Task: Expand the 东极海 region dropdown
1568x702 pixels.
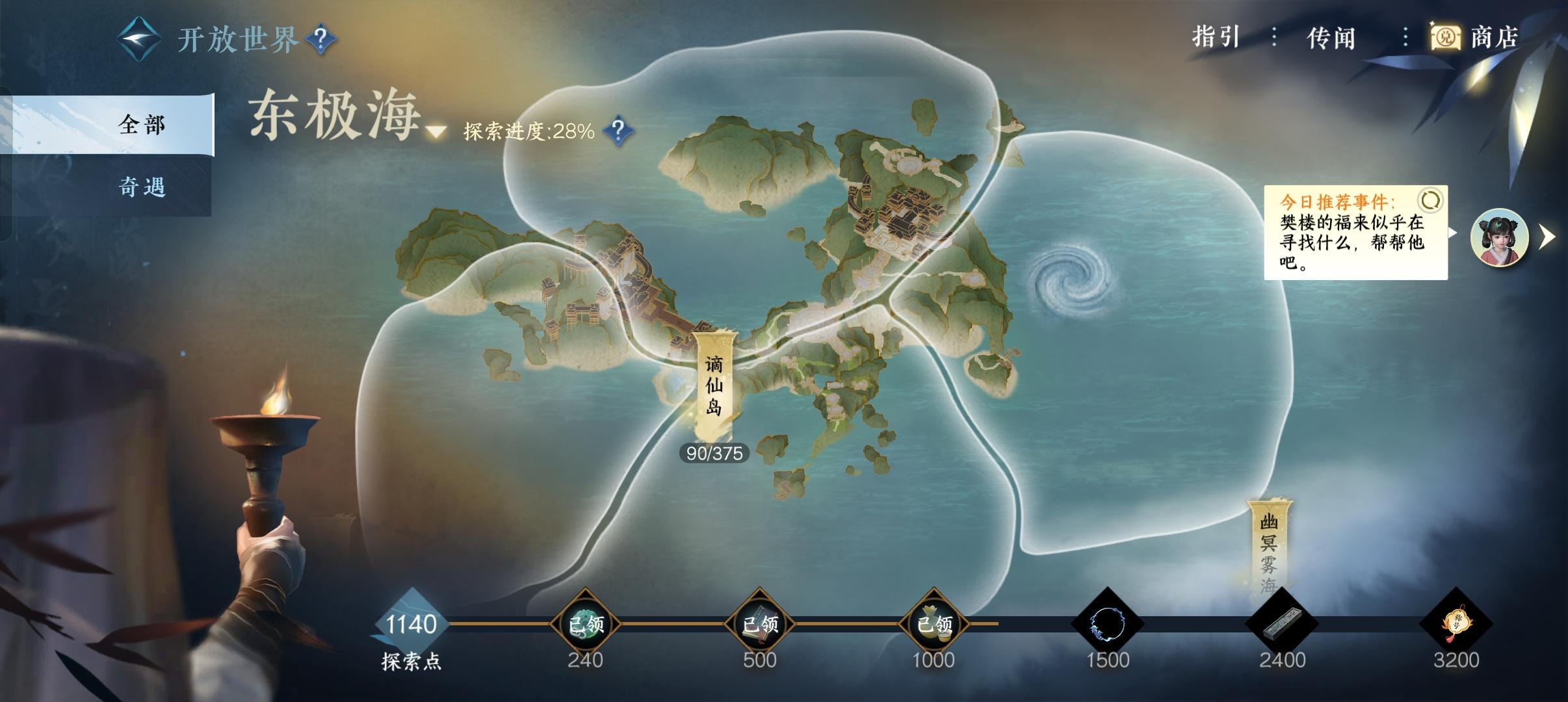Action: coord(436,132)
